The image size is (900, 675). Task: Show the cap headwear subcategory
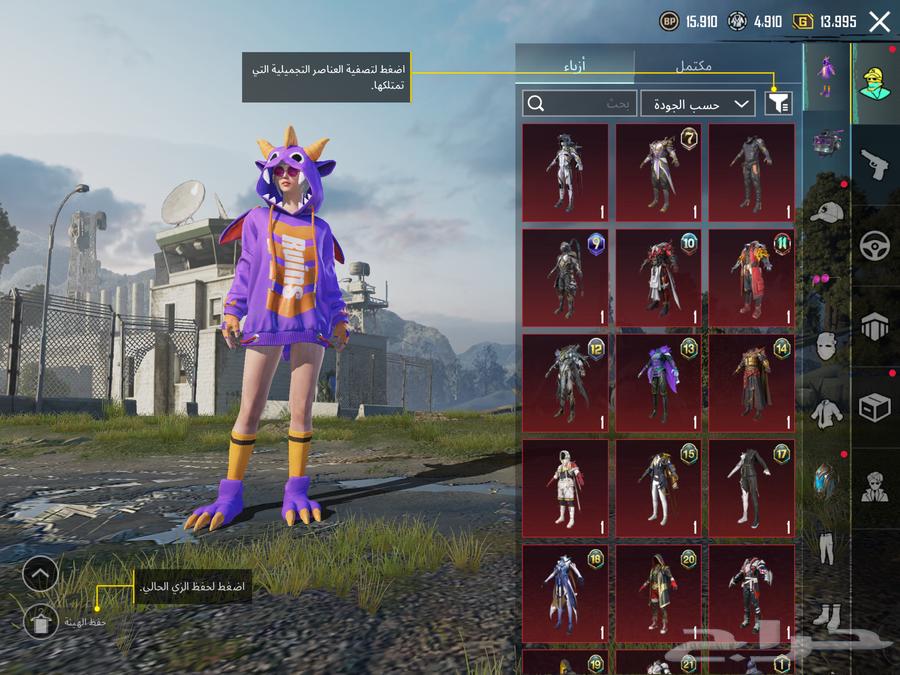826,212
